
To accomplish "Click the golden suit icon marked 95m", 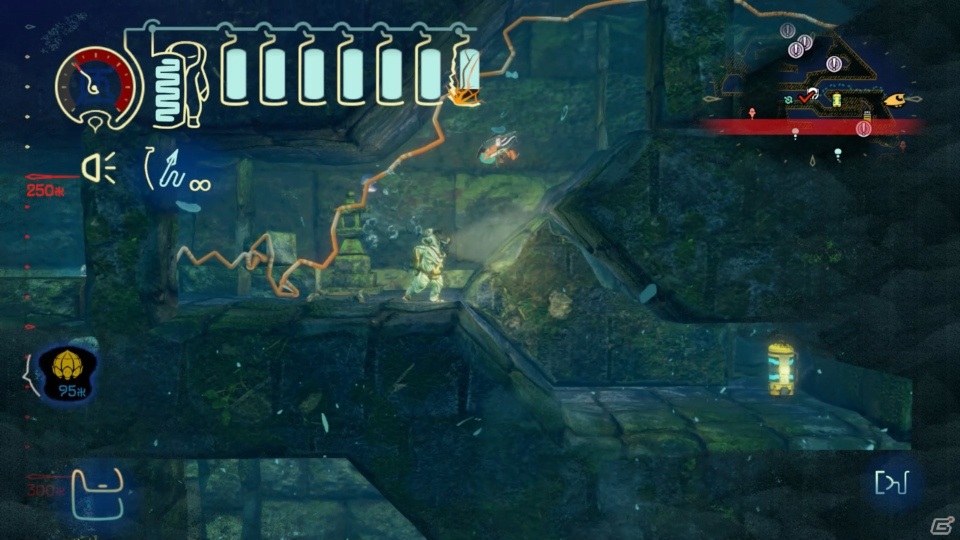I will click(67, 371).
